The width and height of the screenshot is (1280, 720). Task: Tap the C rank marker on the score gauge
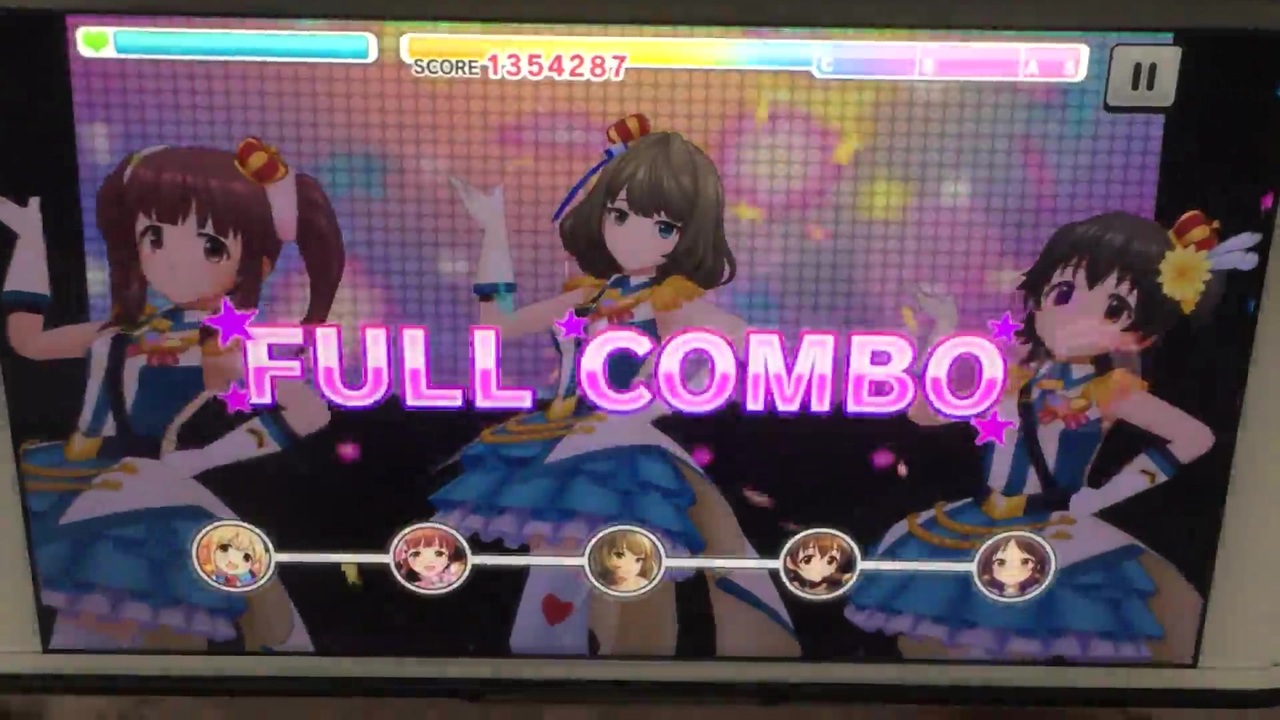[824, 64]
